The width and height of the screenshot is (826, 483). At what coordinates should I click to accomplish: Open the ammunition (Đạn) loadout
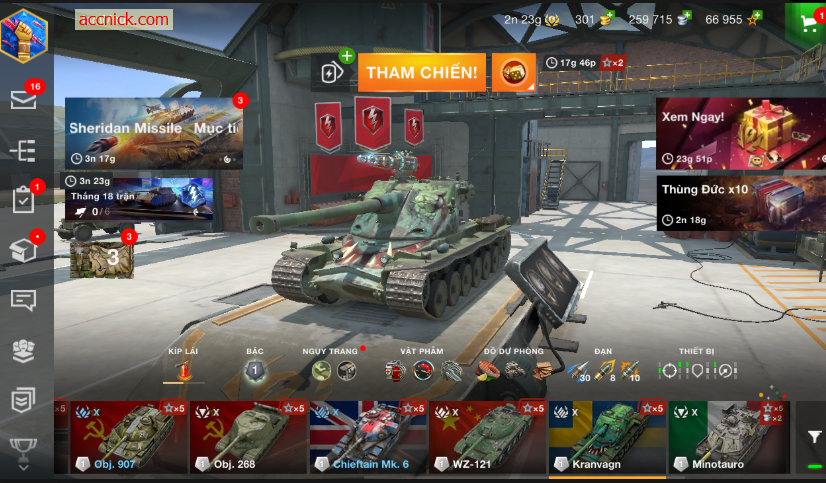pos(603,371)
